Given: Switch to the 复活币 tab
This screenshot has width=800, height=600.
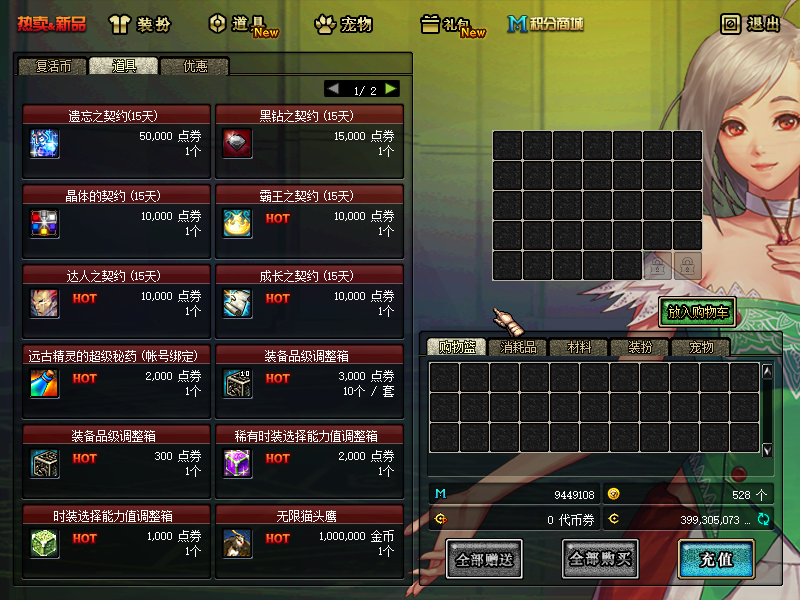Looking at the screenshot, I should (x=53, y=66).
